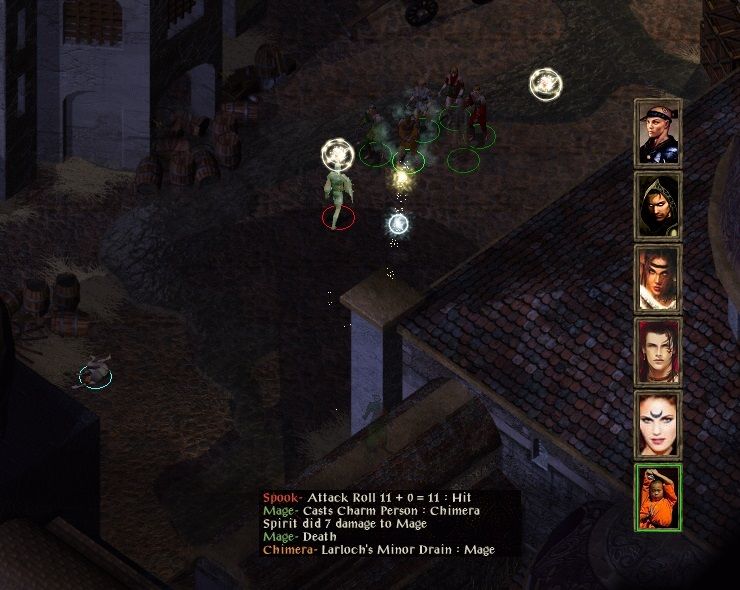740x590 pixels.
Task: Select the woman with crescent forehead mark
Action: (x=658, y=424)
